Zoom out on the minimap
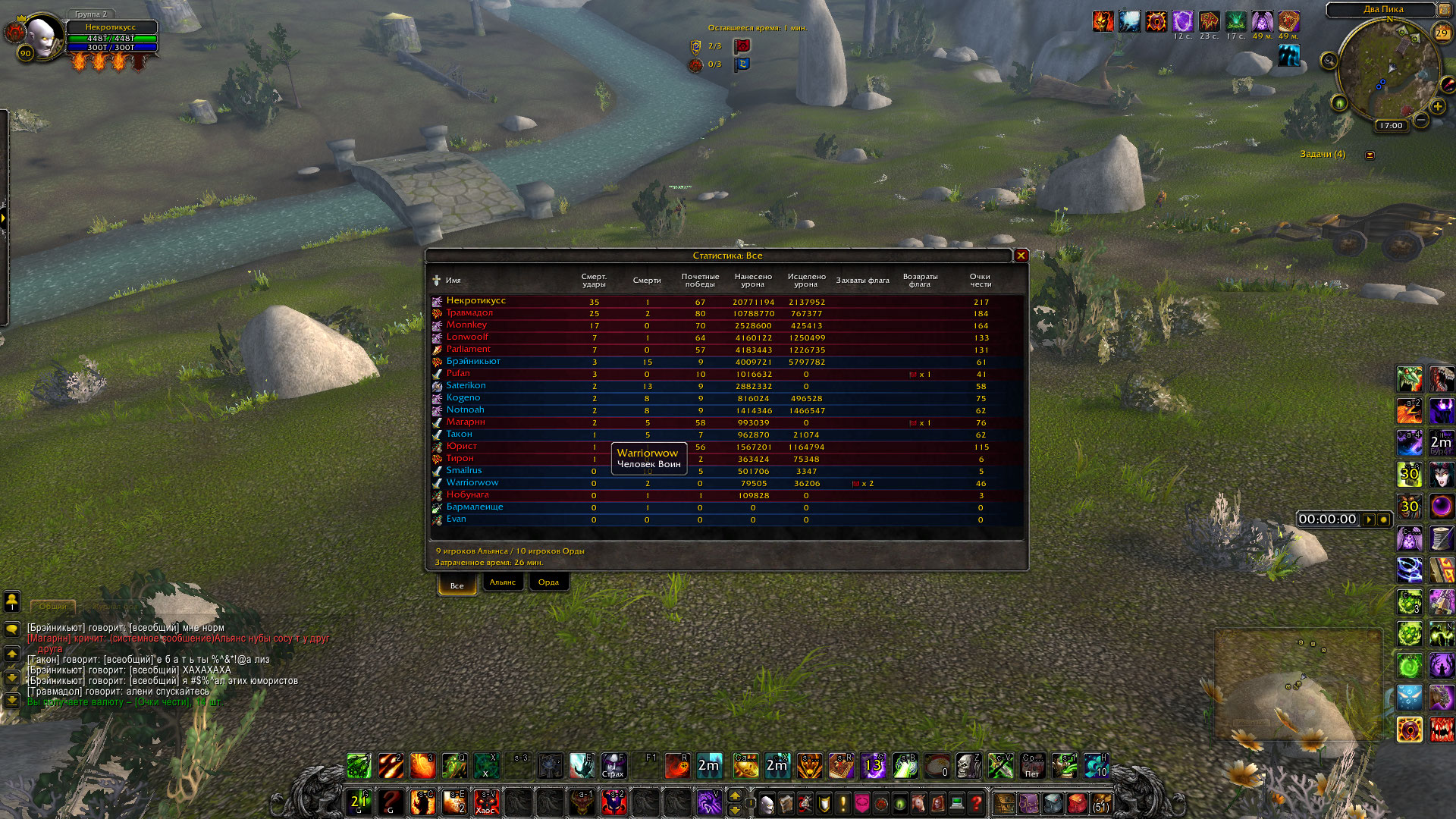 tap(1421, 121)
